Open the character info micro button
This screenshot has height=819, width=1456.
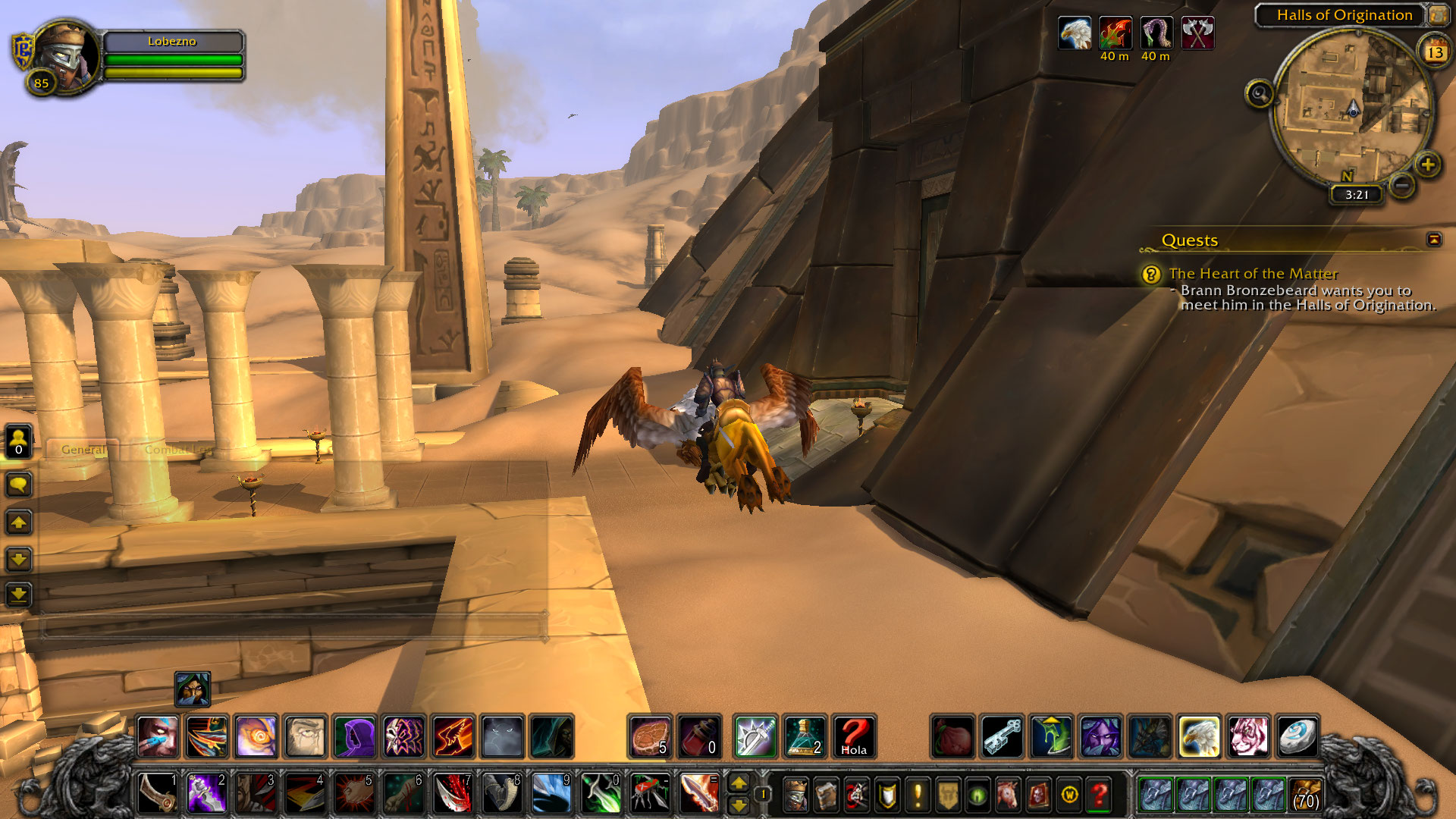tap(795, 795)
